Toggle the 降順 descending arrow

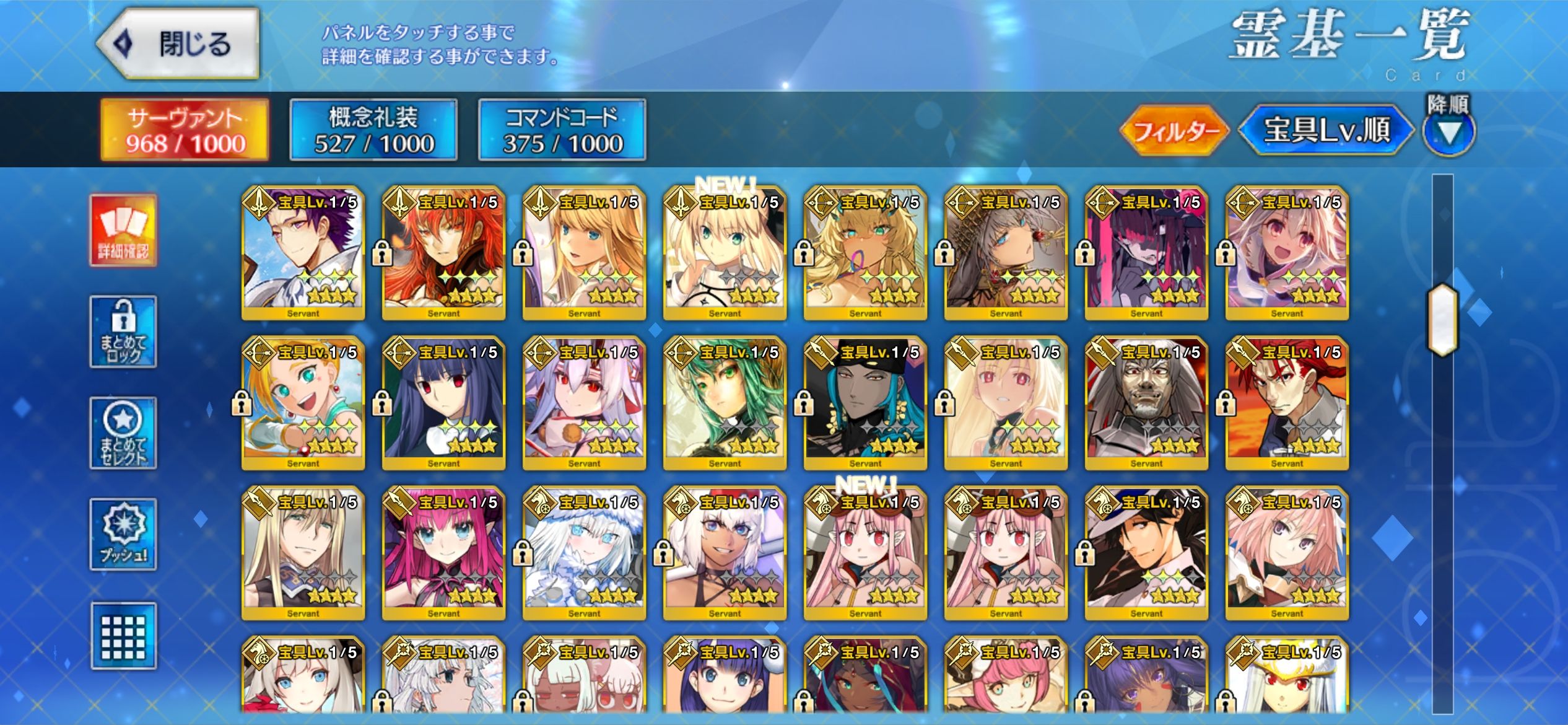pos(1448,130)
